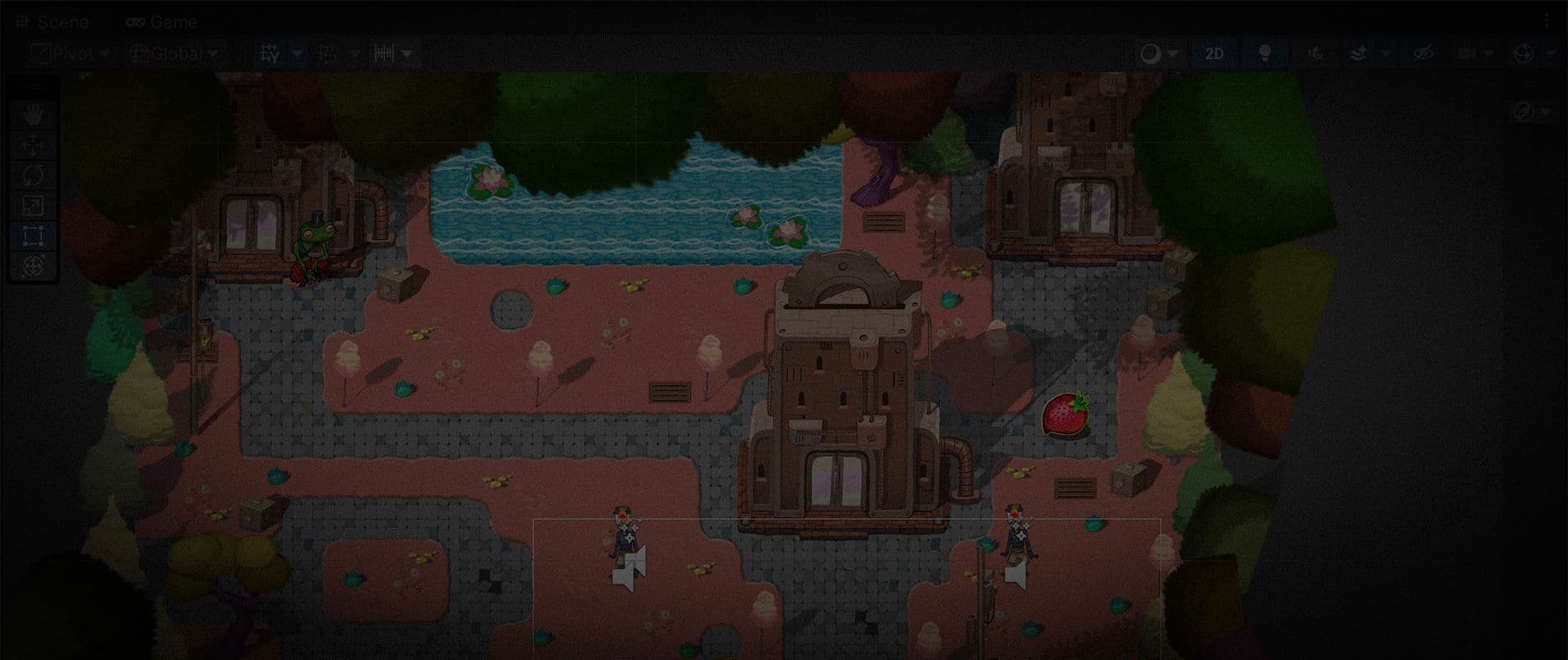Select the Move tool

[x=33, y=146]
